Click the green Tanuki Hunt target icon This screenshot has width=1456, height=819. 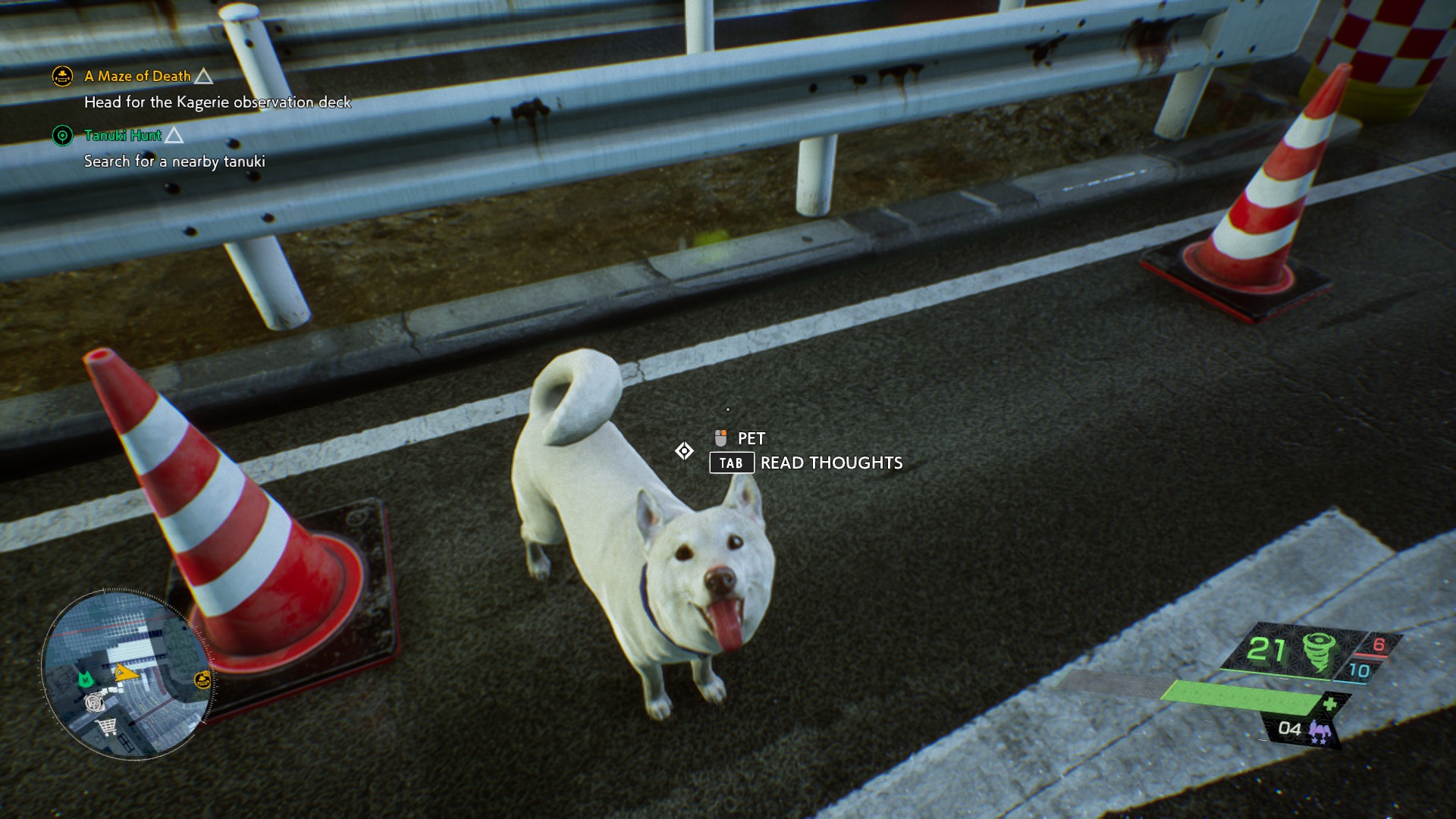tap(62, 136)
